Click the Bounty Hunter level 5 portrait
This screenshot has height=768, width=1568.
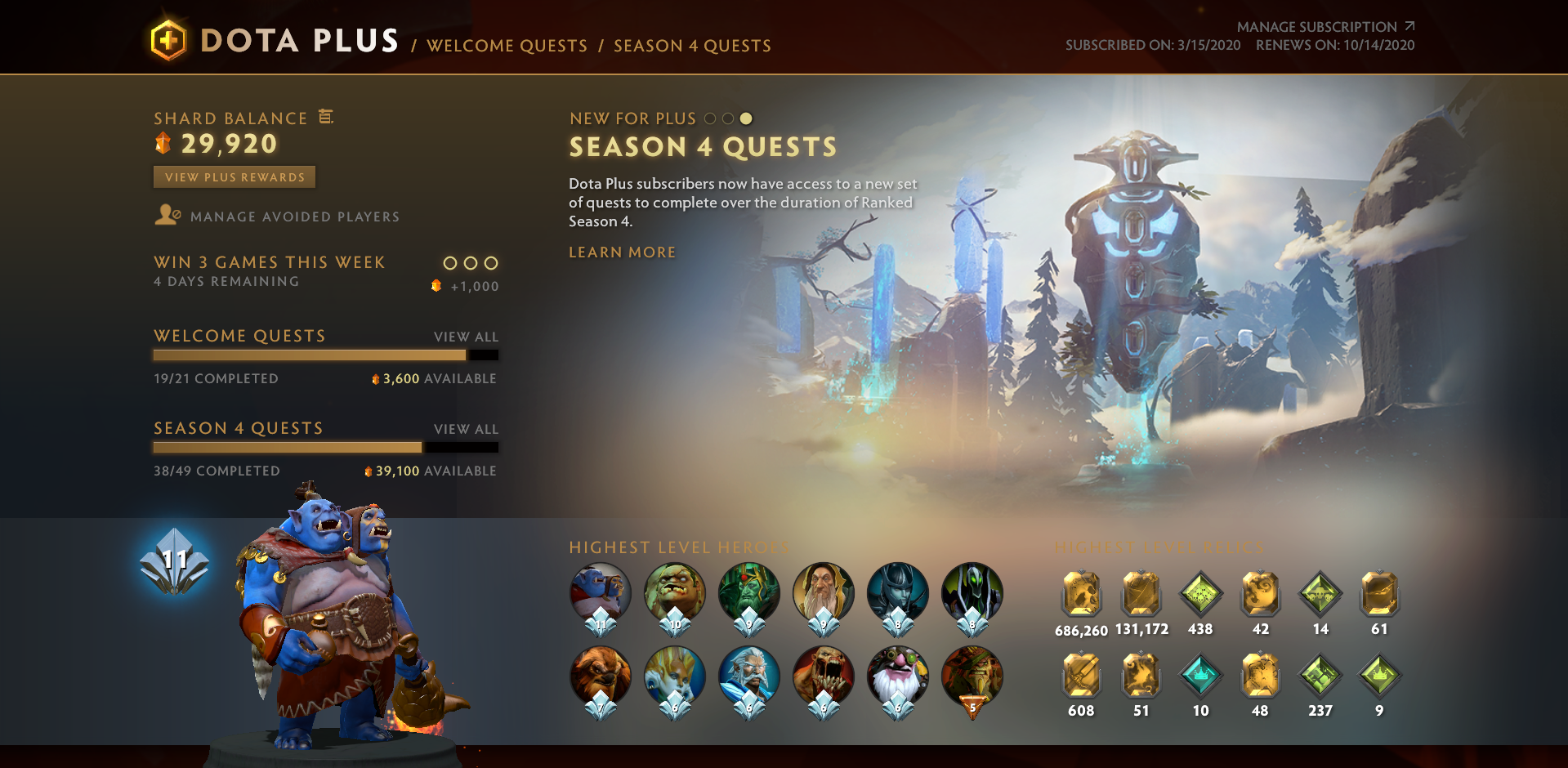click(972, 676)
